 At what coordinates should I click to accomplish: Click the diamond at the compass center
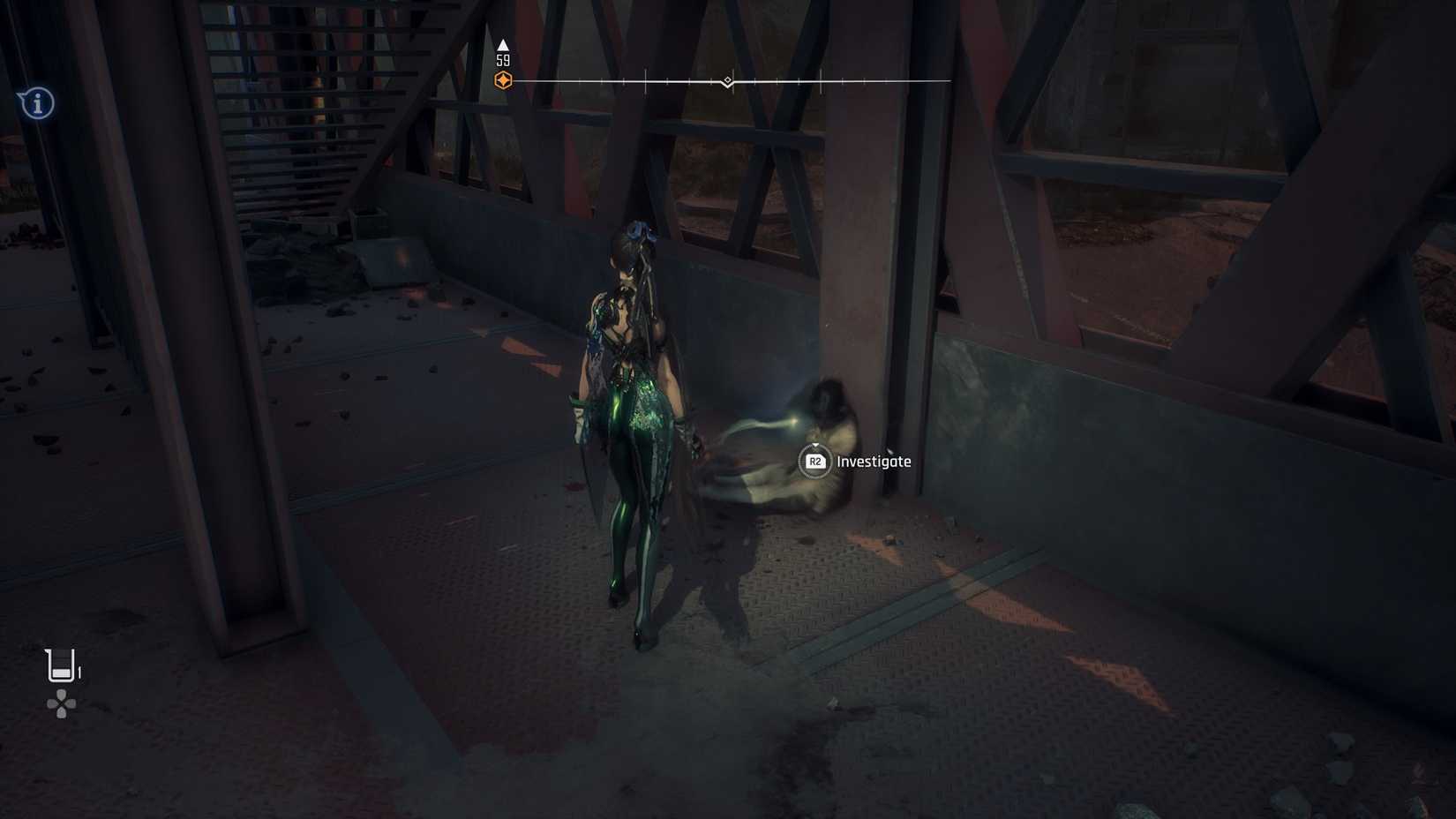pyautogui.click(x=727, y=79)
